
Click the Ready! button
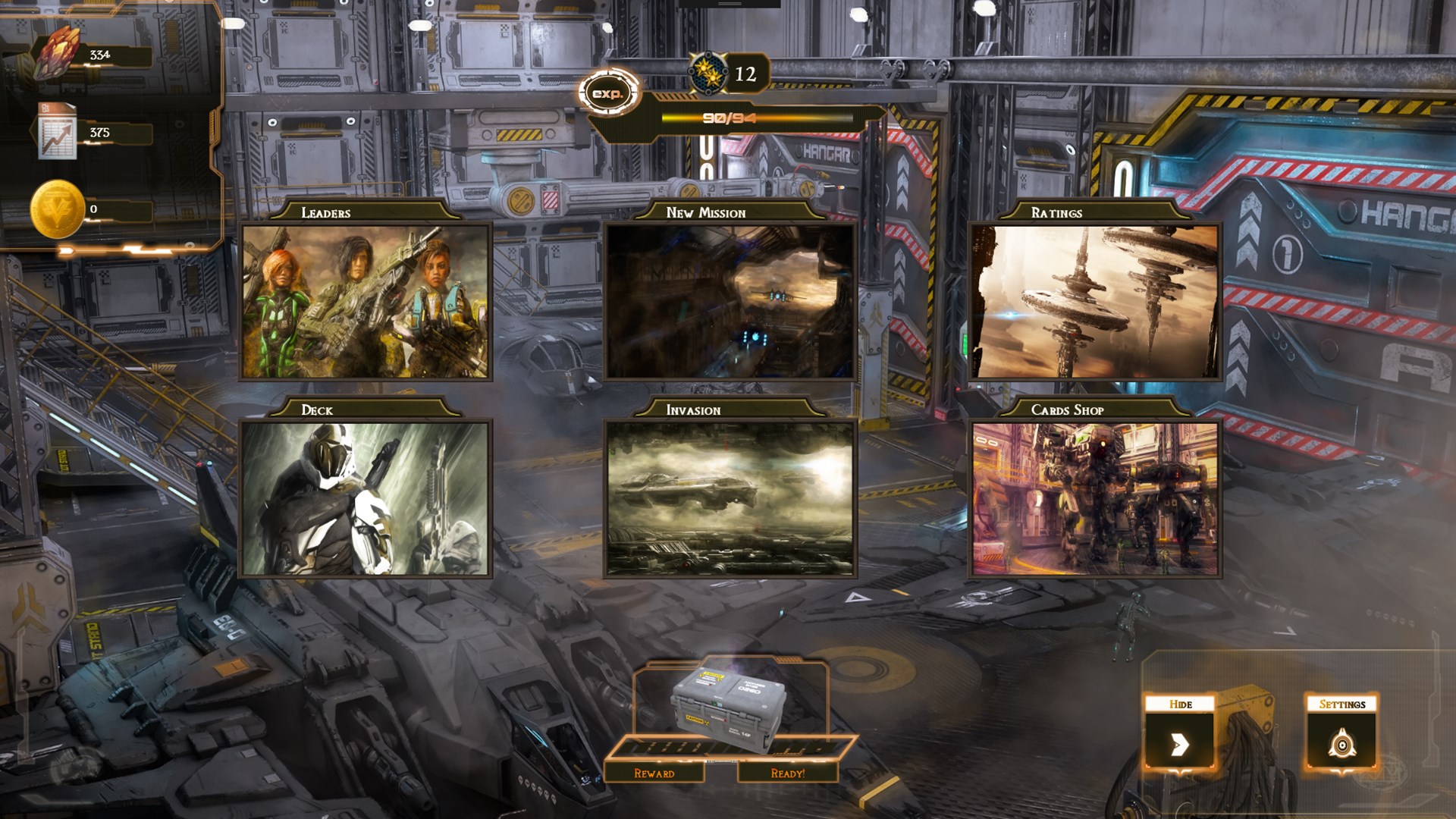pos(787,773)
